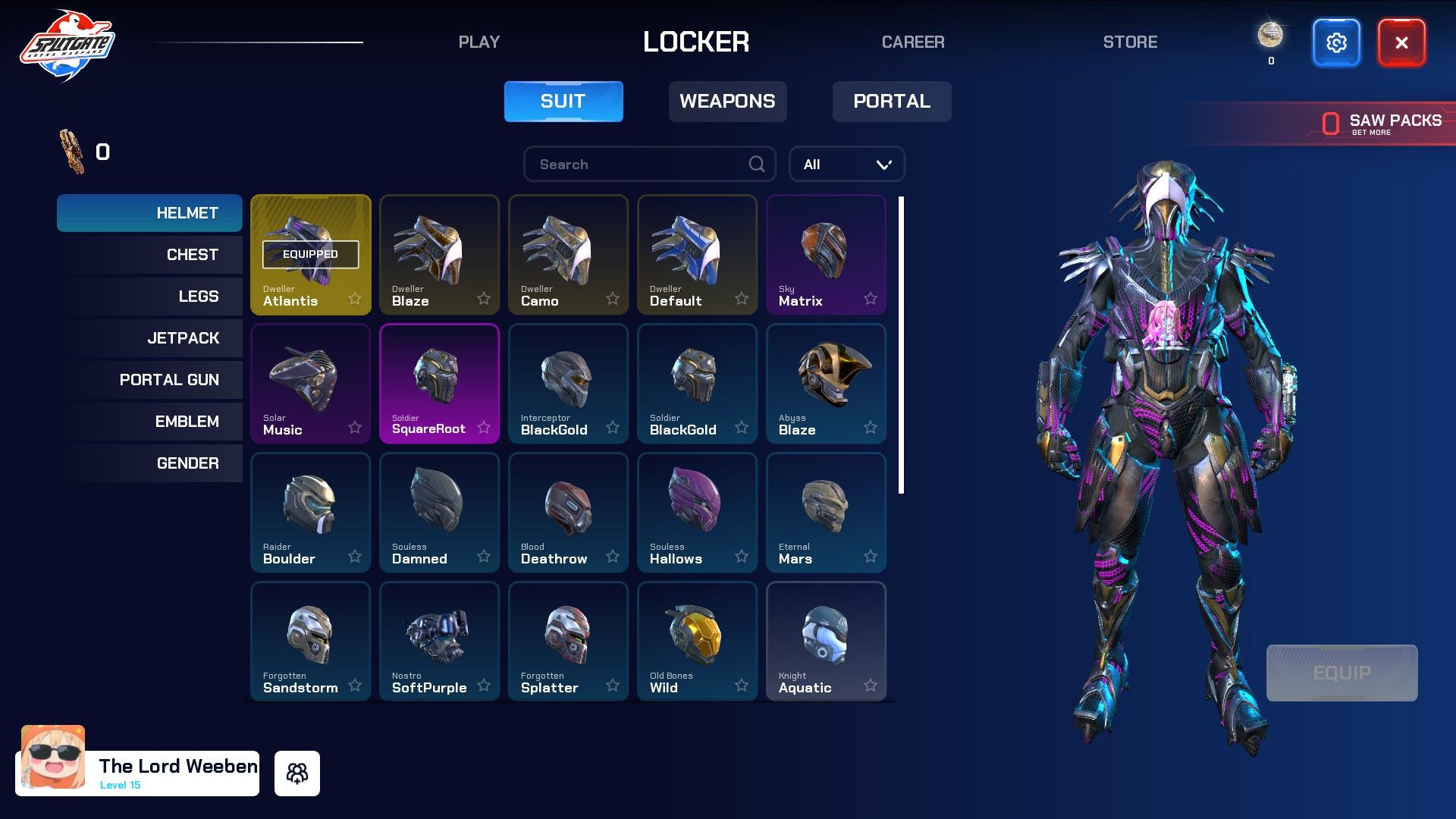This screenshot has width=1456, height=819.
Task: Switch to the WEAPONS tab
Action: click(x=727, y=102)
